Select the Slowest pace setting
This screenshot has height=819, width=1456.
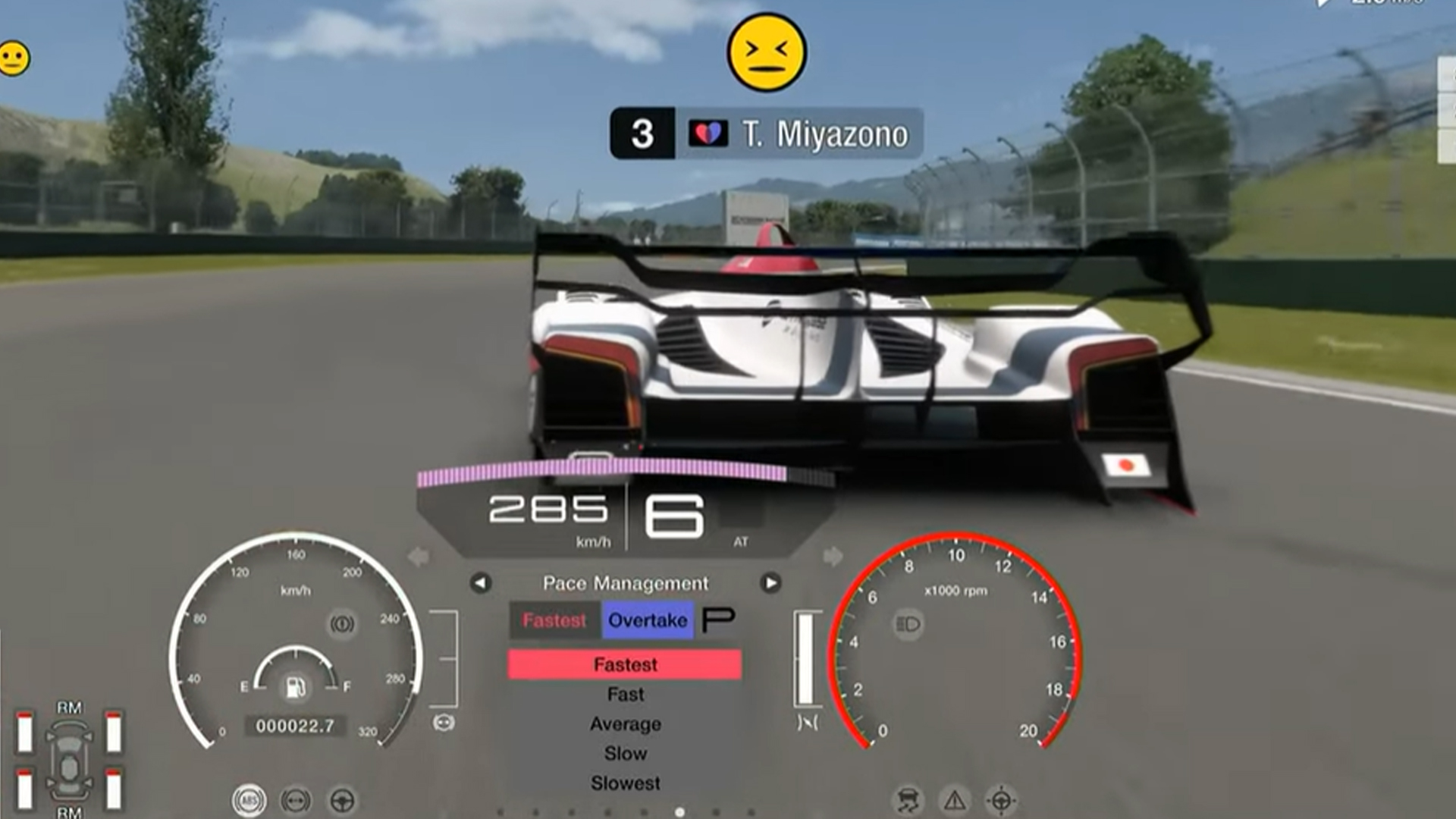click(x=625, y=783)
